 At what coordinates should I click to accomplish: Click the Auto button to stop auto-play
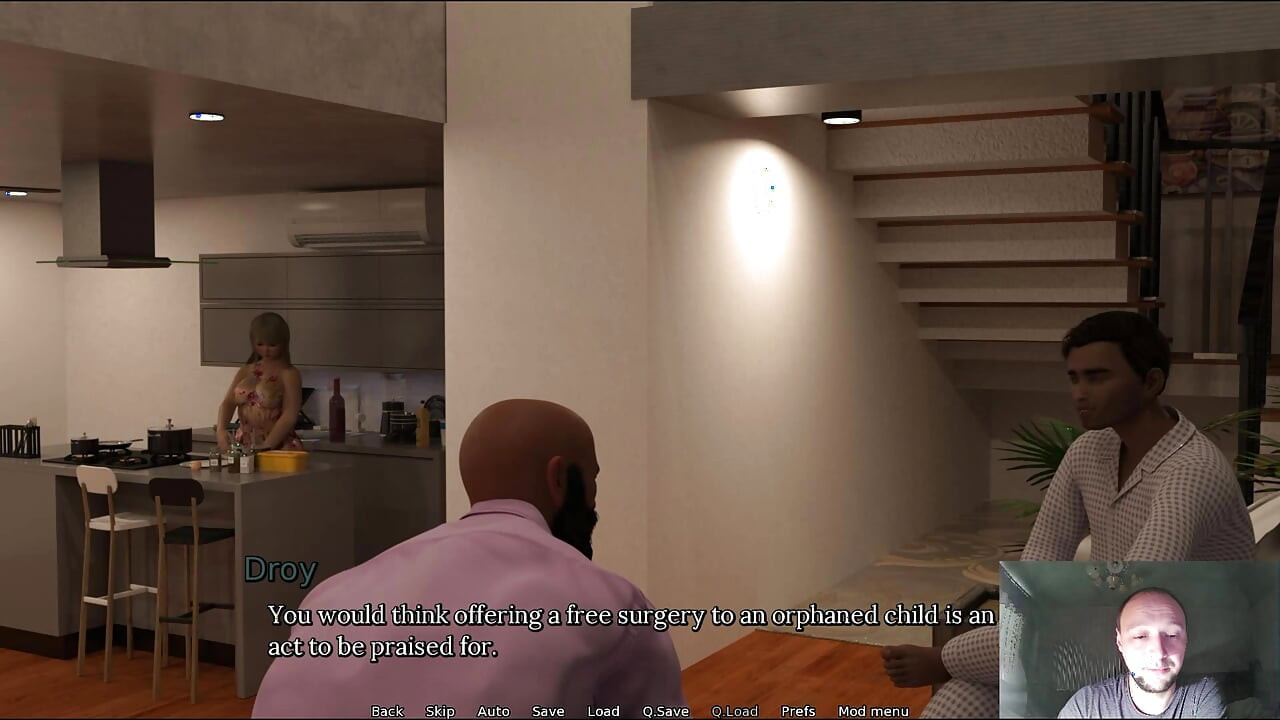click(x=494, y=711)
